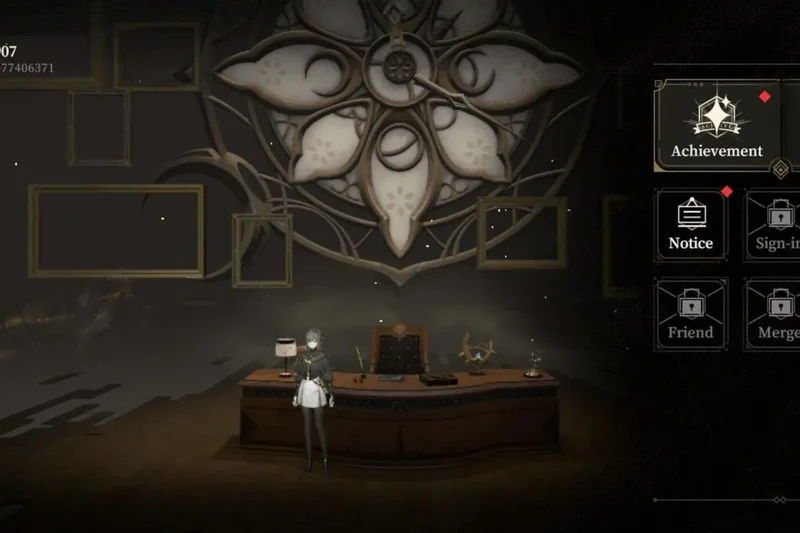Image resolution: width=800 pixels, height=533 pixels.
Task: Open the Achievement panel
Action: click(x=716, y=128)
